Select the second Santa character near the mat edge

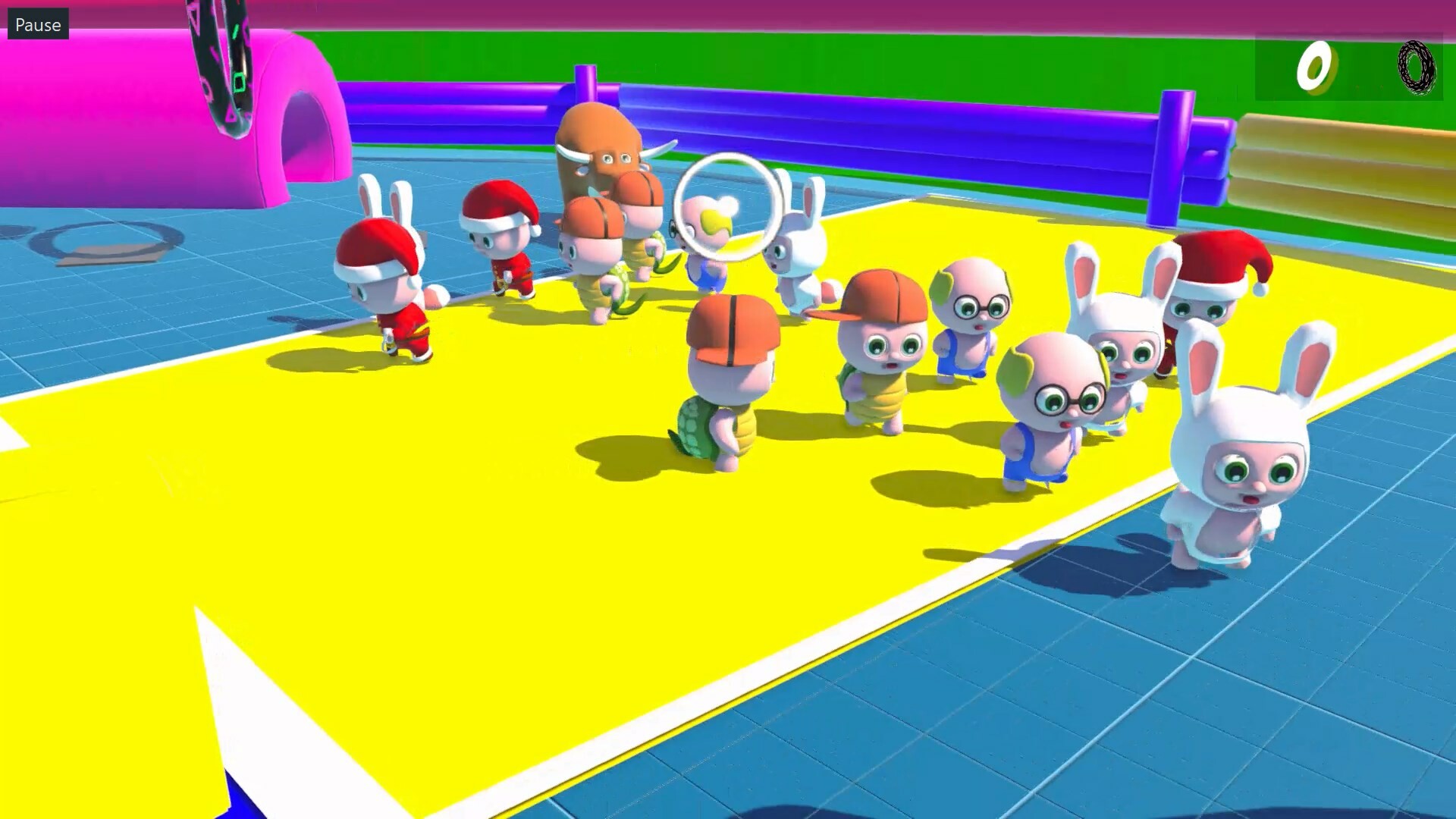(x=500, y=243)
